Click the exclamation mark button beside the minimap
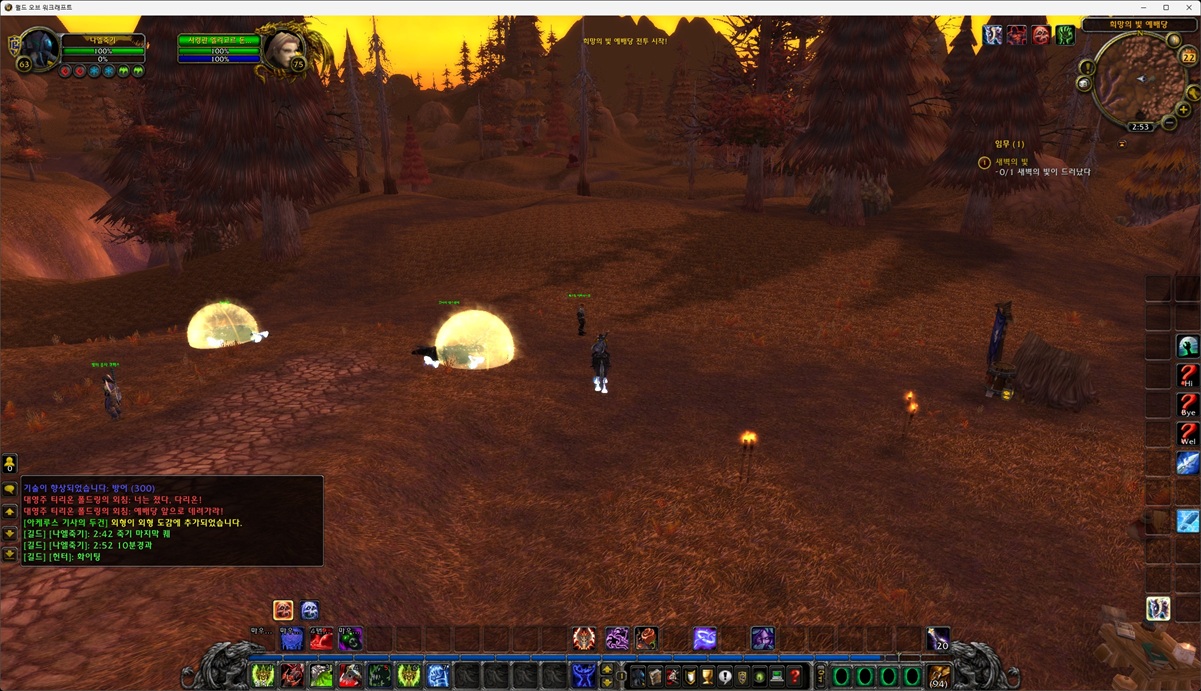 [1088, 67]
